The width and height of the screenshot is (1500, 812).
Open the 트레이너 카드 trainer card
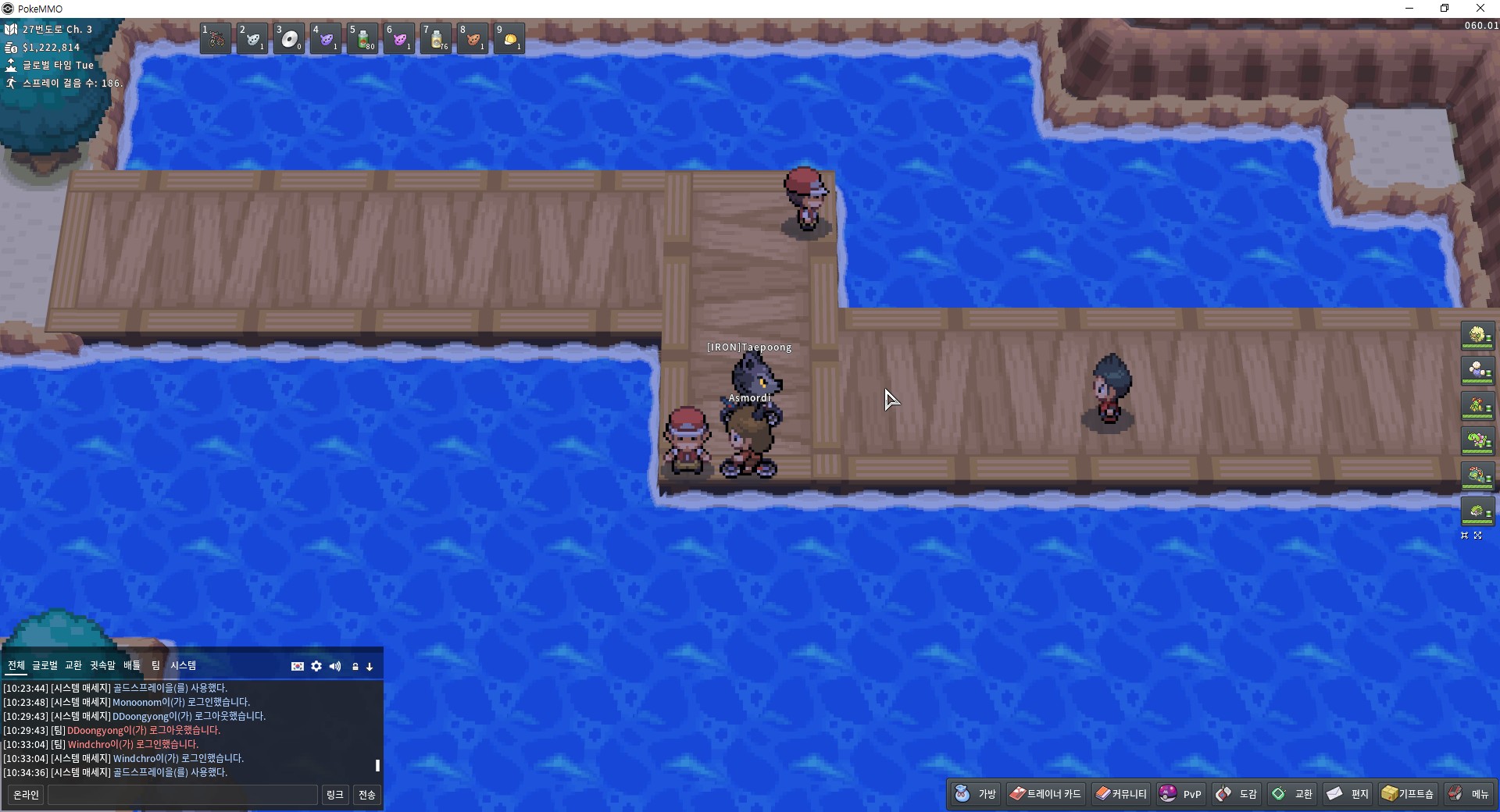click(1045, 794)
